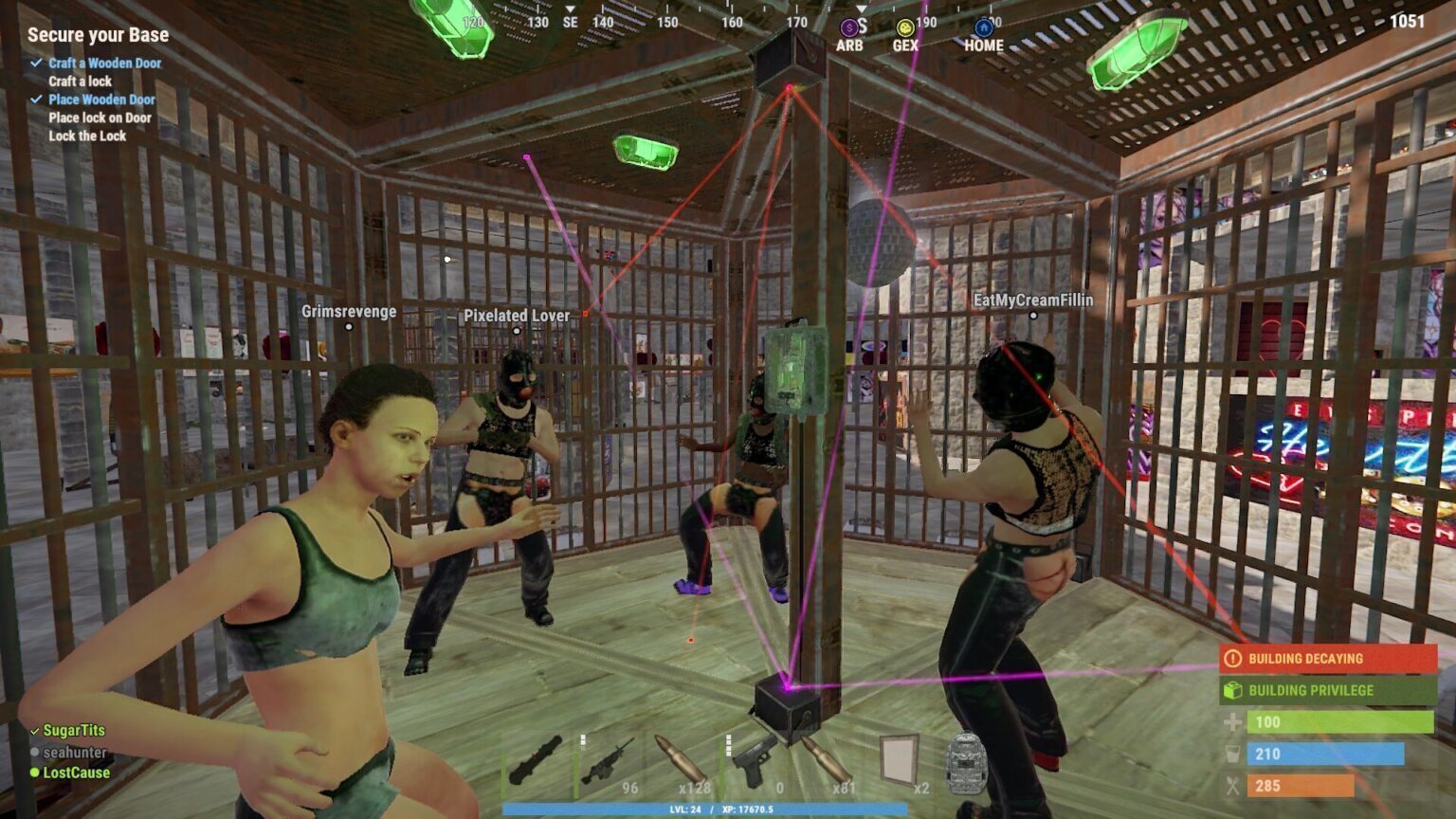This screenshot has width=1456, height=819.
Task: Select teammate LostCause in the team list
Action: click(x=76, y=773)
